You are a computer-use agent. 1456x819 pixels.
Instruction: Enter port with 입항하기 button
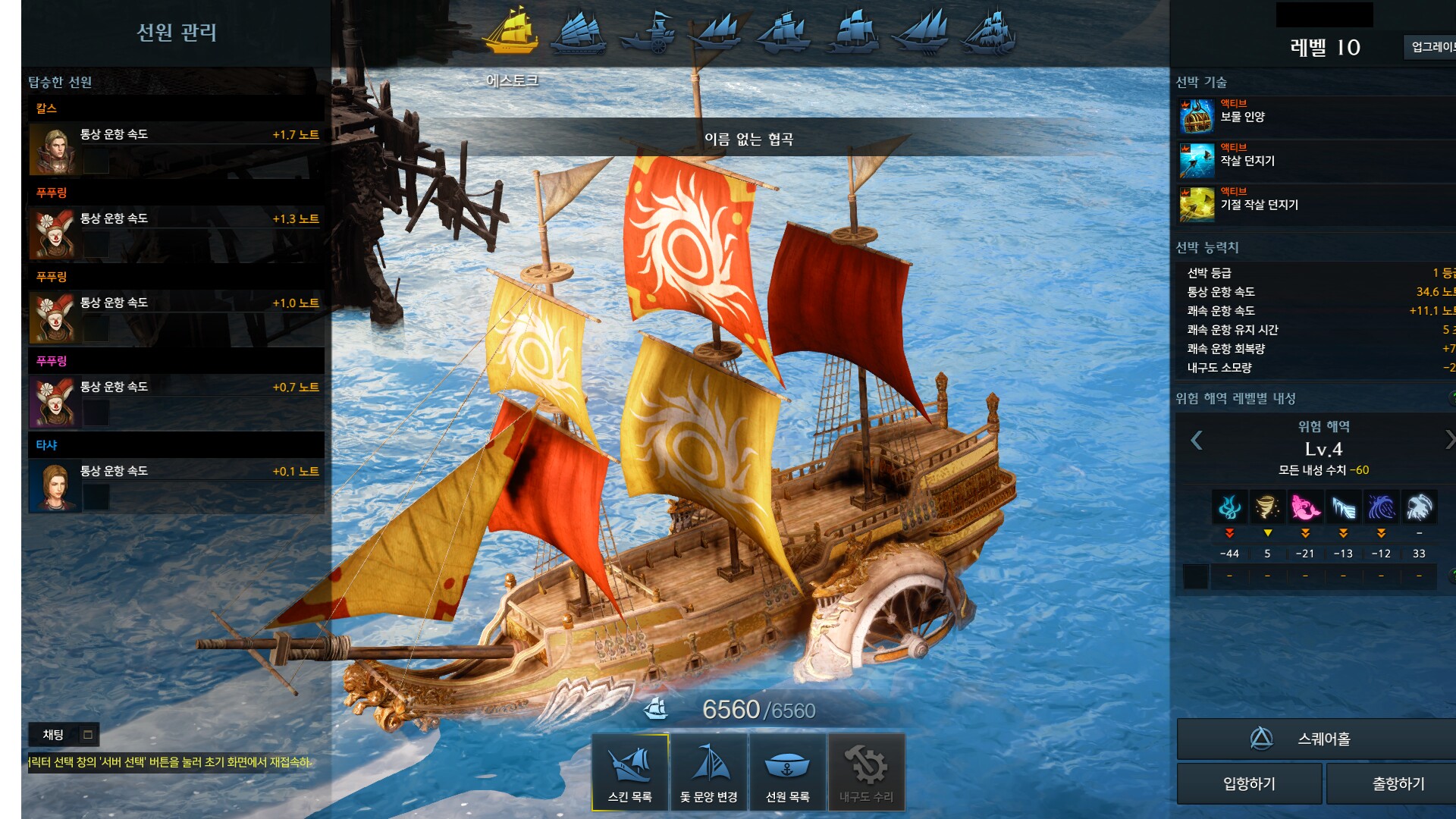pyautogui.click(x=1249, y=783)
